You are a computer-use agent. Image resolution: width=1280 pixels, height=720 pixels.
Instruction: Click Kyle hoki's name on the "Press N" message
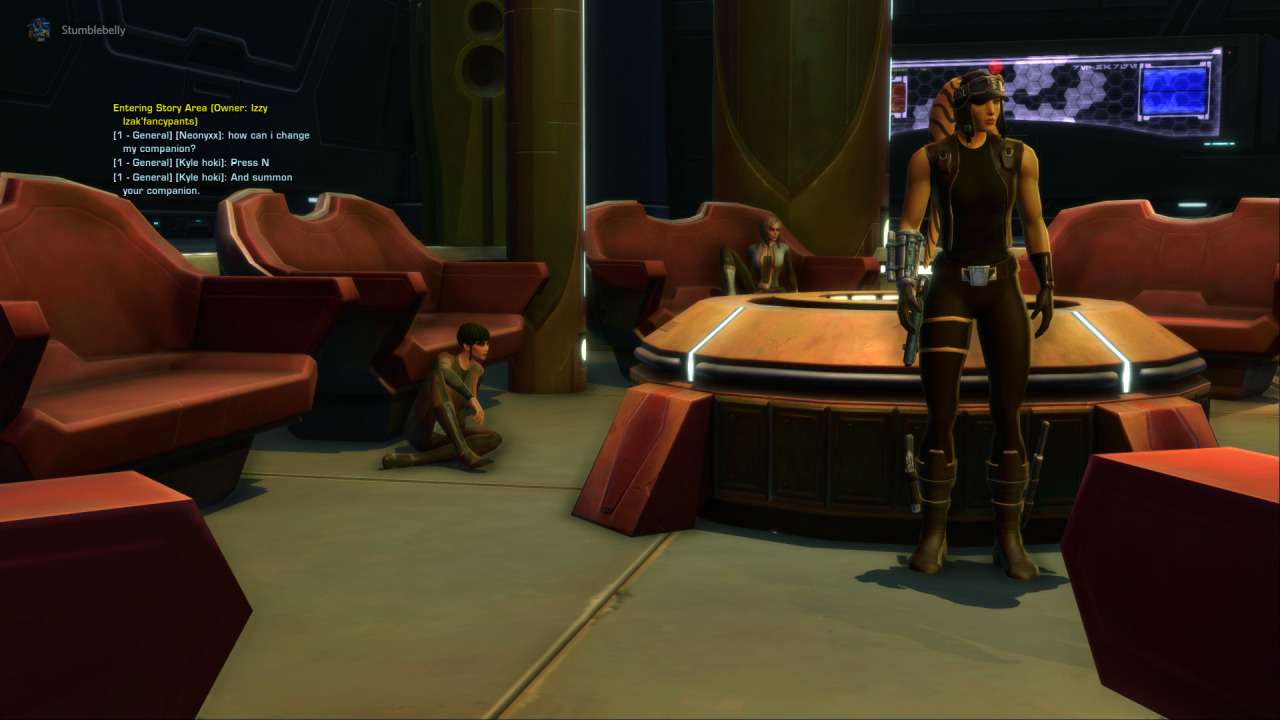coord(200,162)
